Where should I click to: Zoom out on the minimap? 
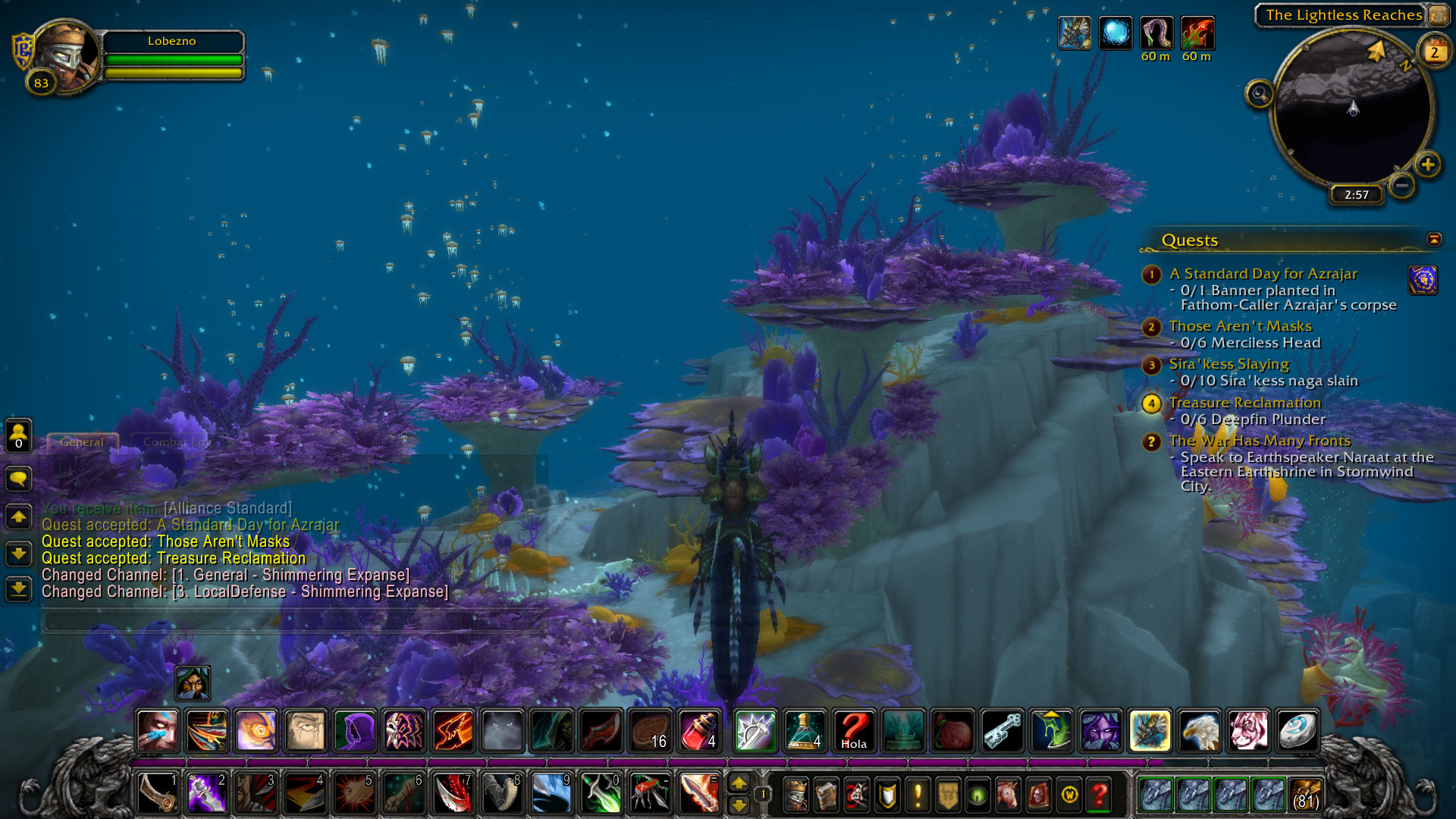1402,184
